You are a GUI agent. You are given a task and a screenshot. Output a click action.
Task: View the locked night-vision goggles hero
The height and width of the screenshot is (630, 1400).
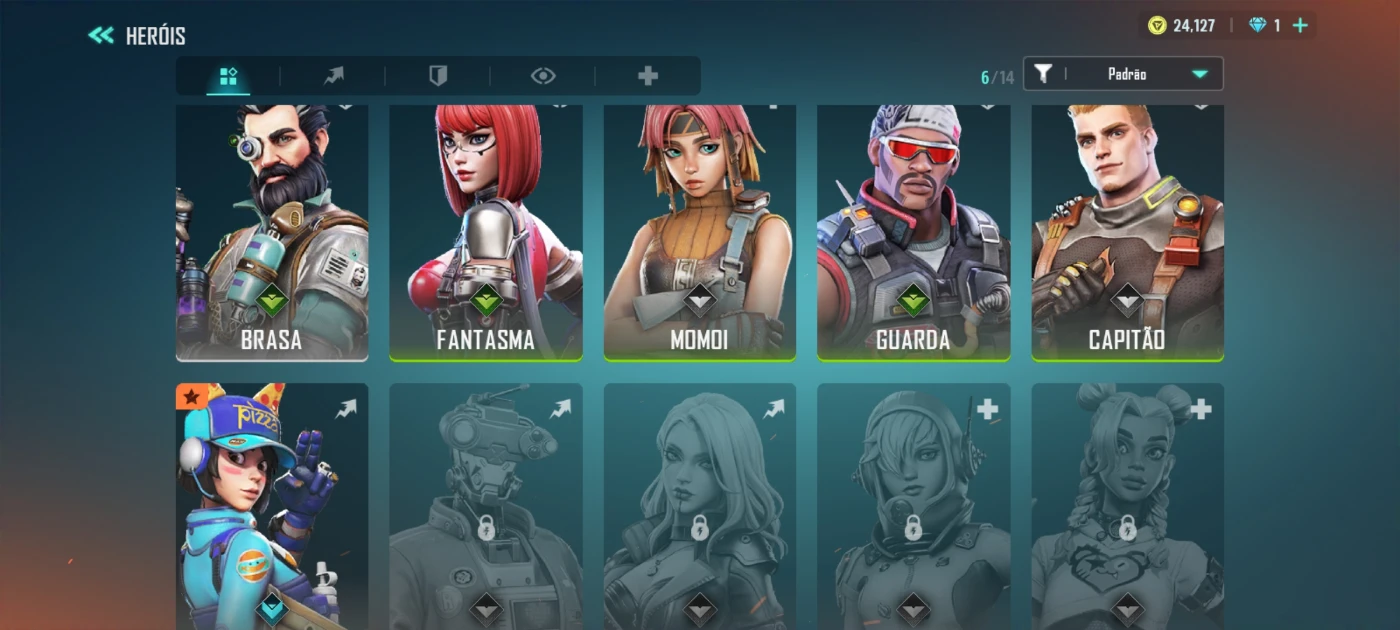tap(486, 506)
